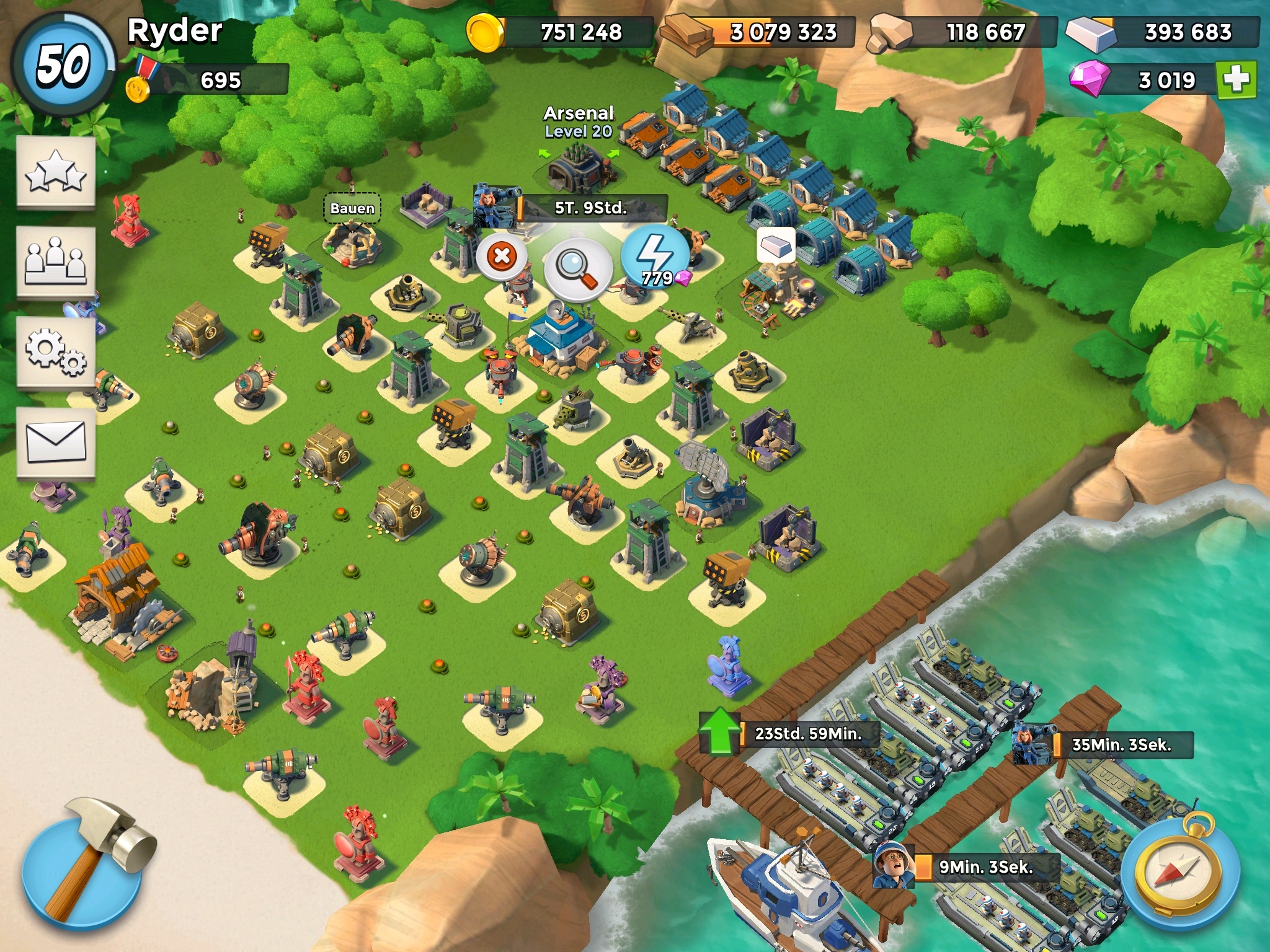Buy more diamonds with the green plus
The image size is (1270, 952).
pyautogui.click(x=1237, y=79)
